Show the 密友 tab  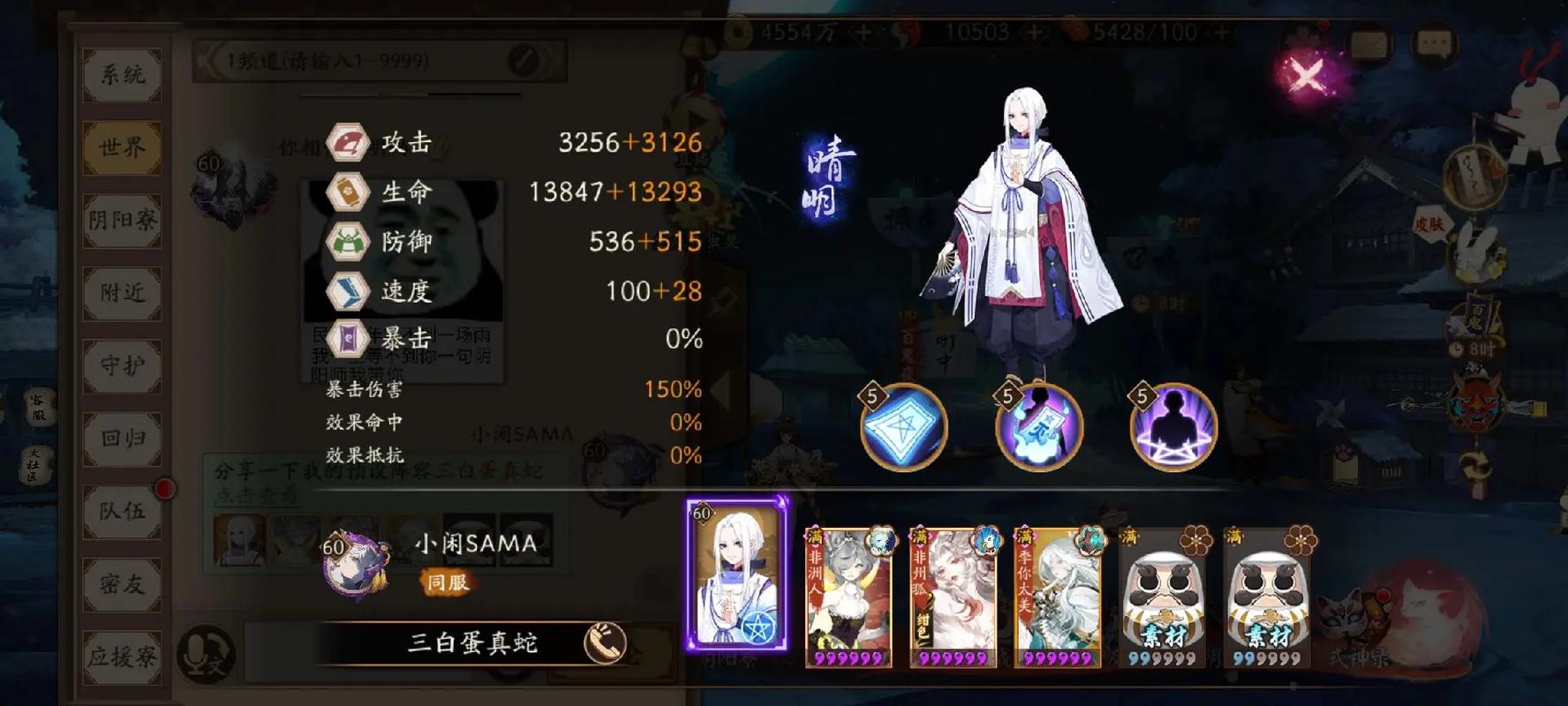coord(122,583)
